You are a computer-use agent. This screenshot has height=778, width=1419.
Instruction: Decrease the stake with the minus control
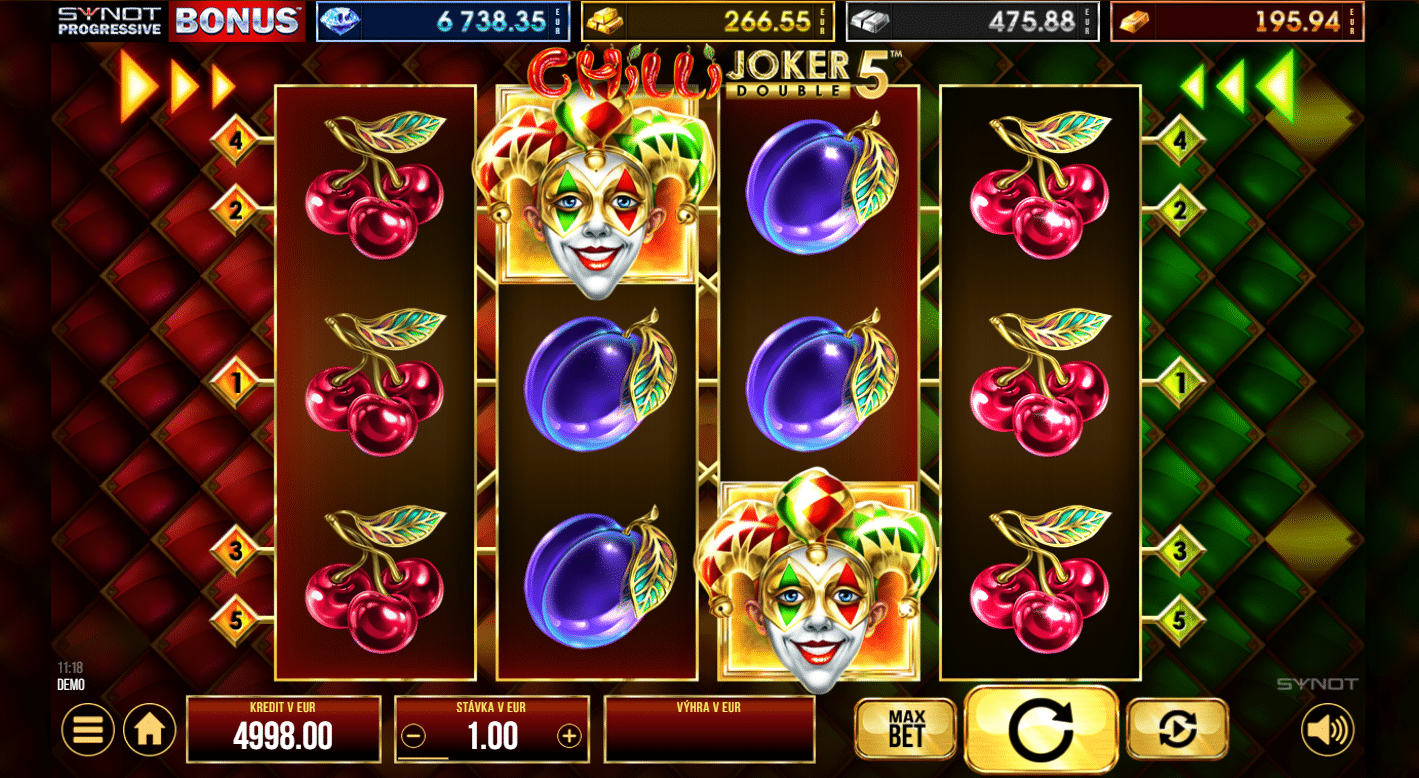pyautogui.click(x=415, y=737)
